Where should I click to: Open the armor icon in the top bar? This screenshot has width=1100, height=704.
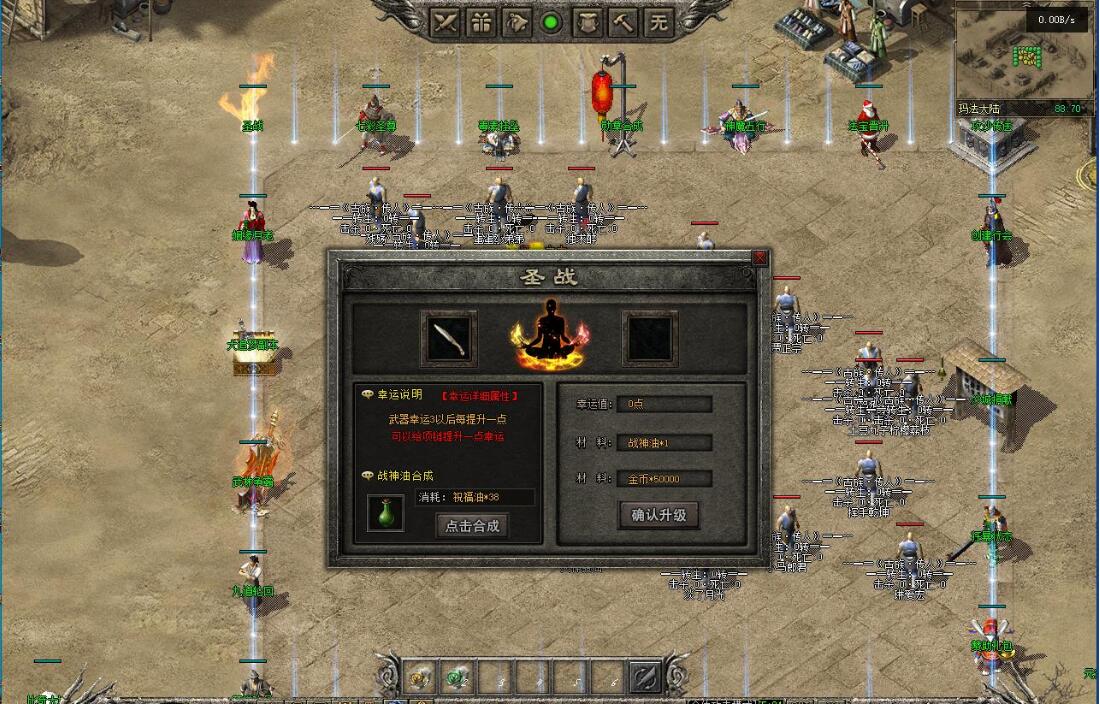(587, 22)
